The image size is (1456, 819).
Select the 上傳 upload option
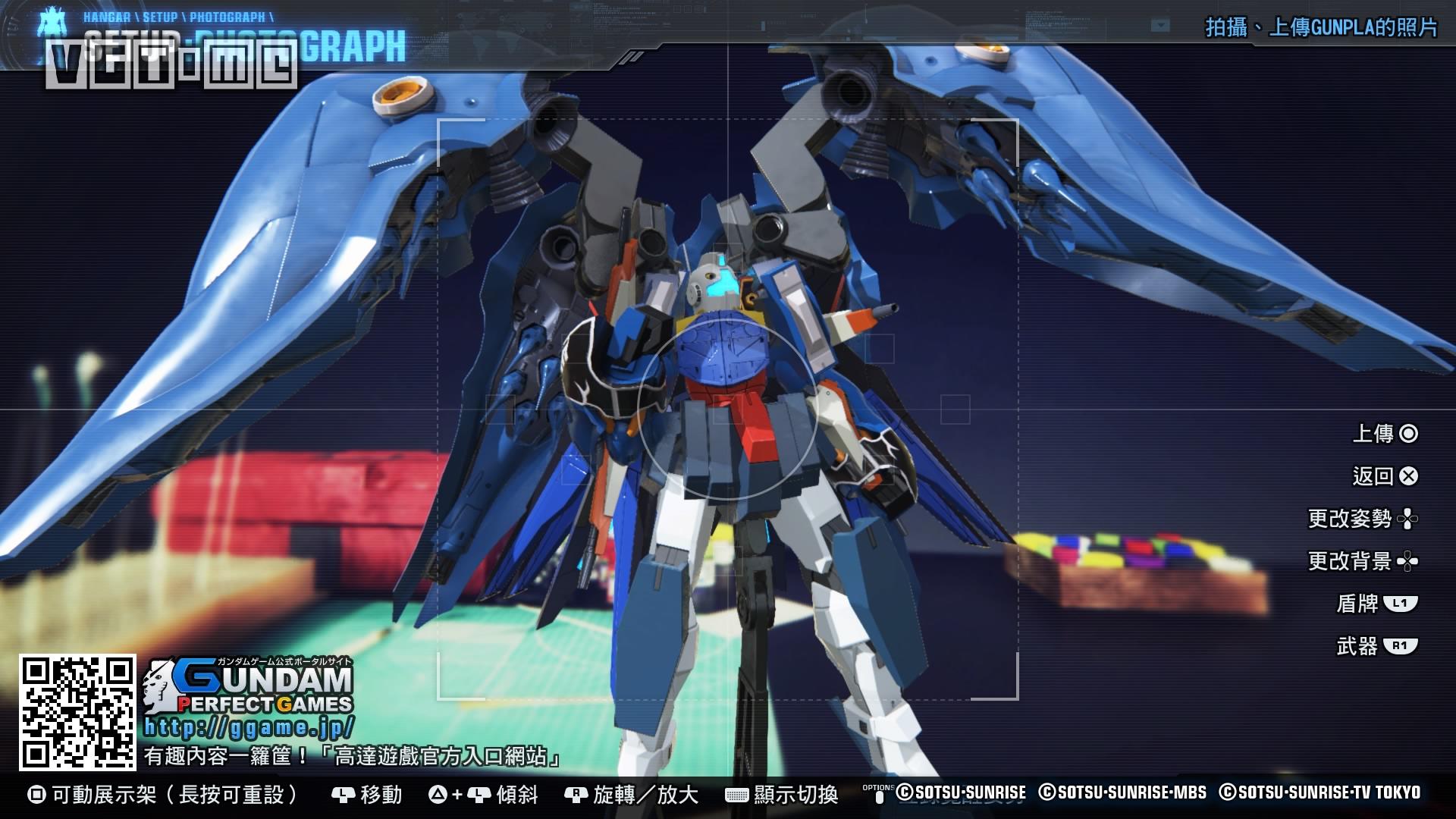pyautogui.click(x=1385, y=434)
